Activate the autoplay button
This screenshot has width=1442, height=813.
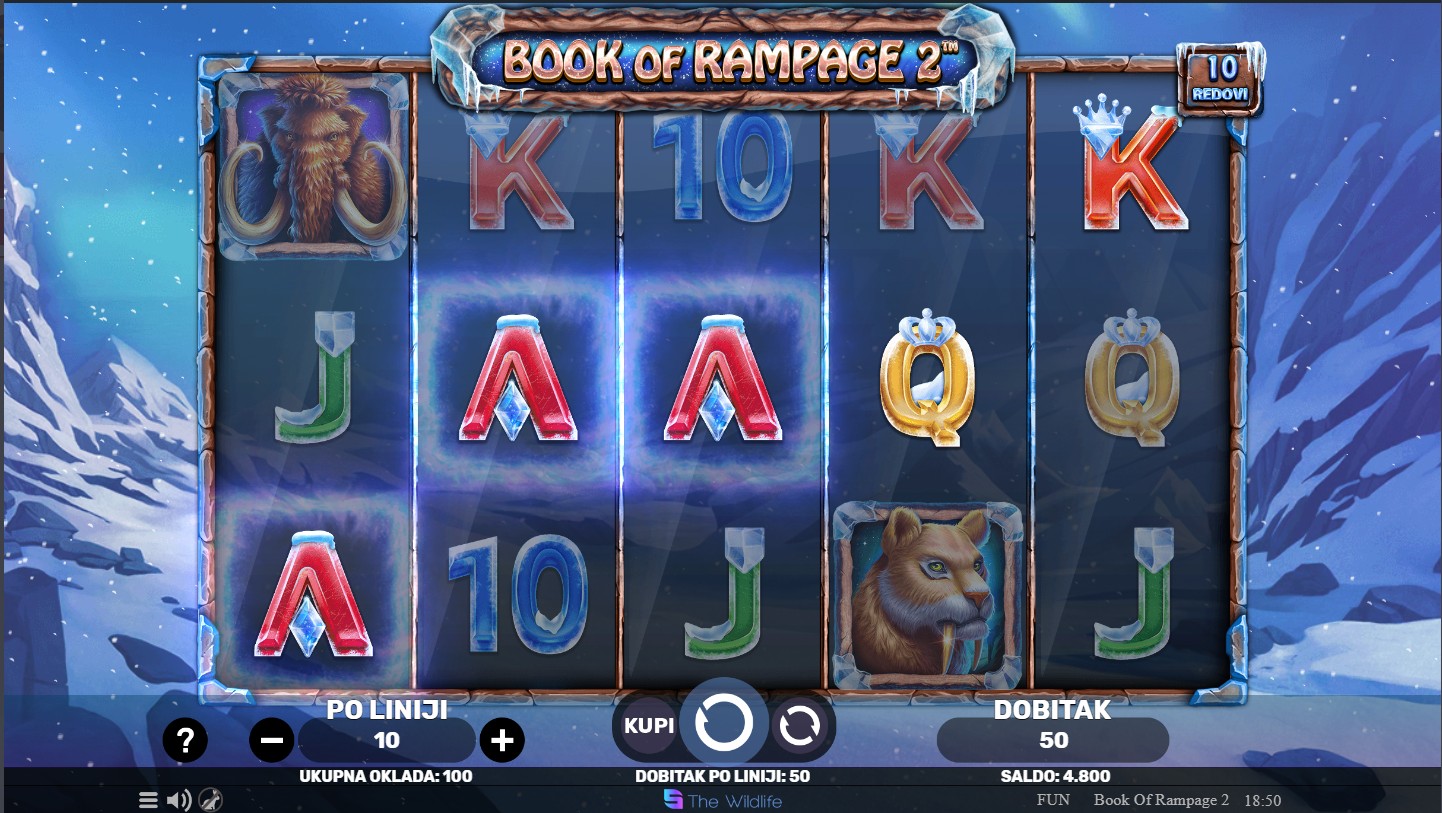[x=800, y=726]
